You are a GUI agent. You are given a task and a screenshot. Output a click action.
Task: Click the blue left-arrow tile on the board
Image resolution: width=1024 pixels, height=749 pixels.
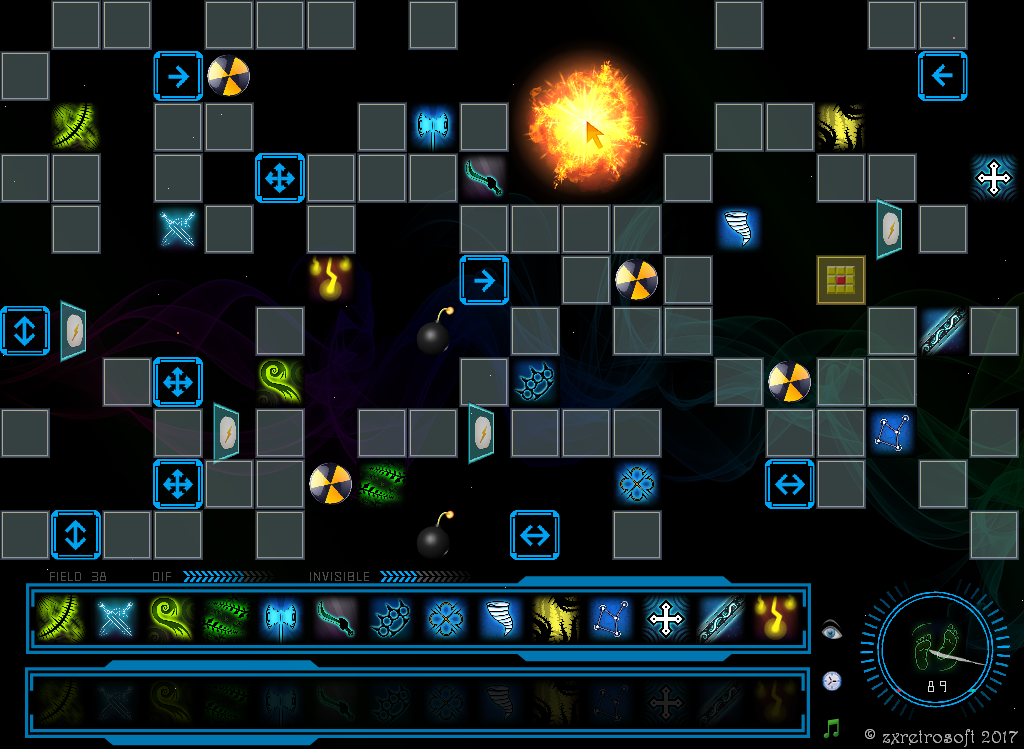tap(943, 76)
